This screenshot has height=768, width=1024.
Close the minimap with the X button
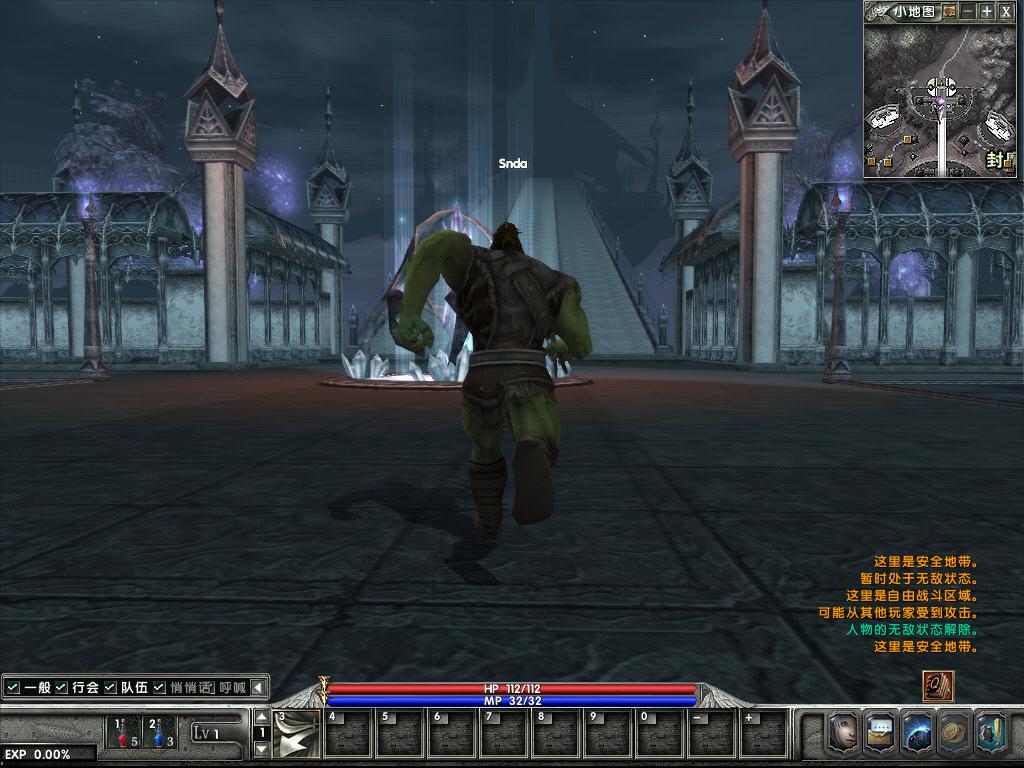pyautogui.click(x=1005, y=12)
